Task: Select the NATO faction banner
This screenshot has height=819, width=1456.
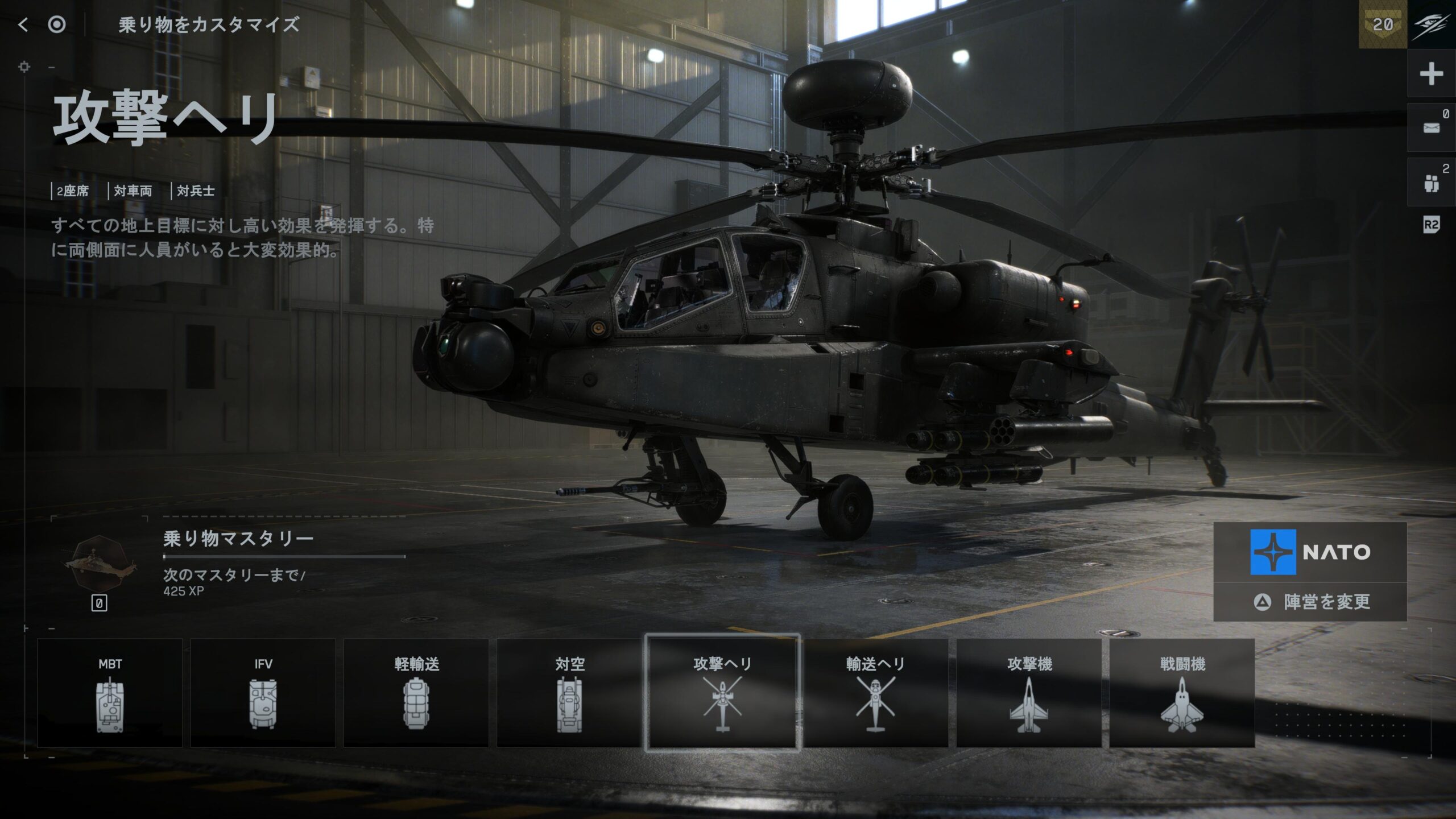Action: click(x=1310, y=552)
